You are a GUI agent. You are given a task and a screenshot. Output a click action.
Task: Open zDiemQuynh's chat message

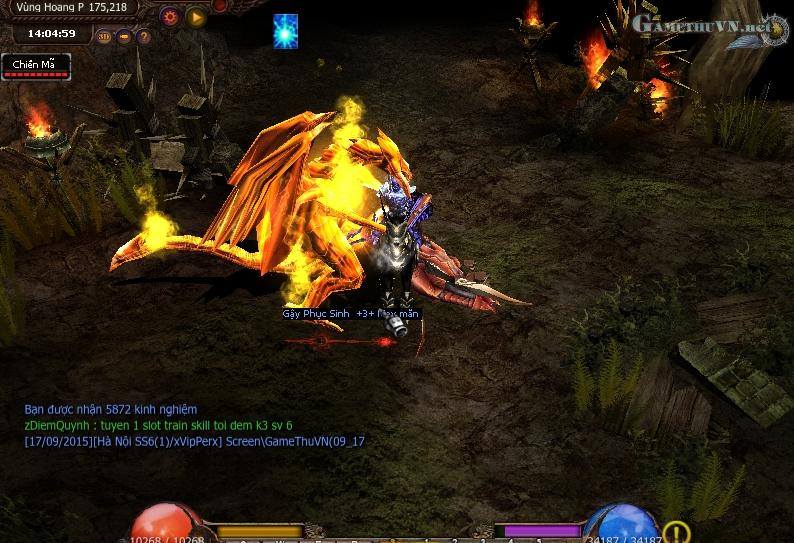(x=158, y=425)
